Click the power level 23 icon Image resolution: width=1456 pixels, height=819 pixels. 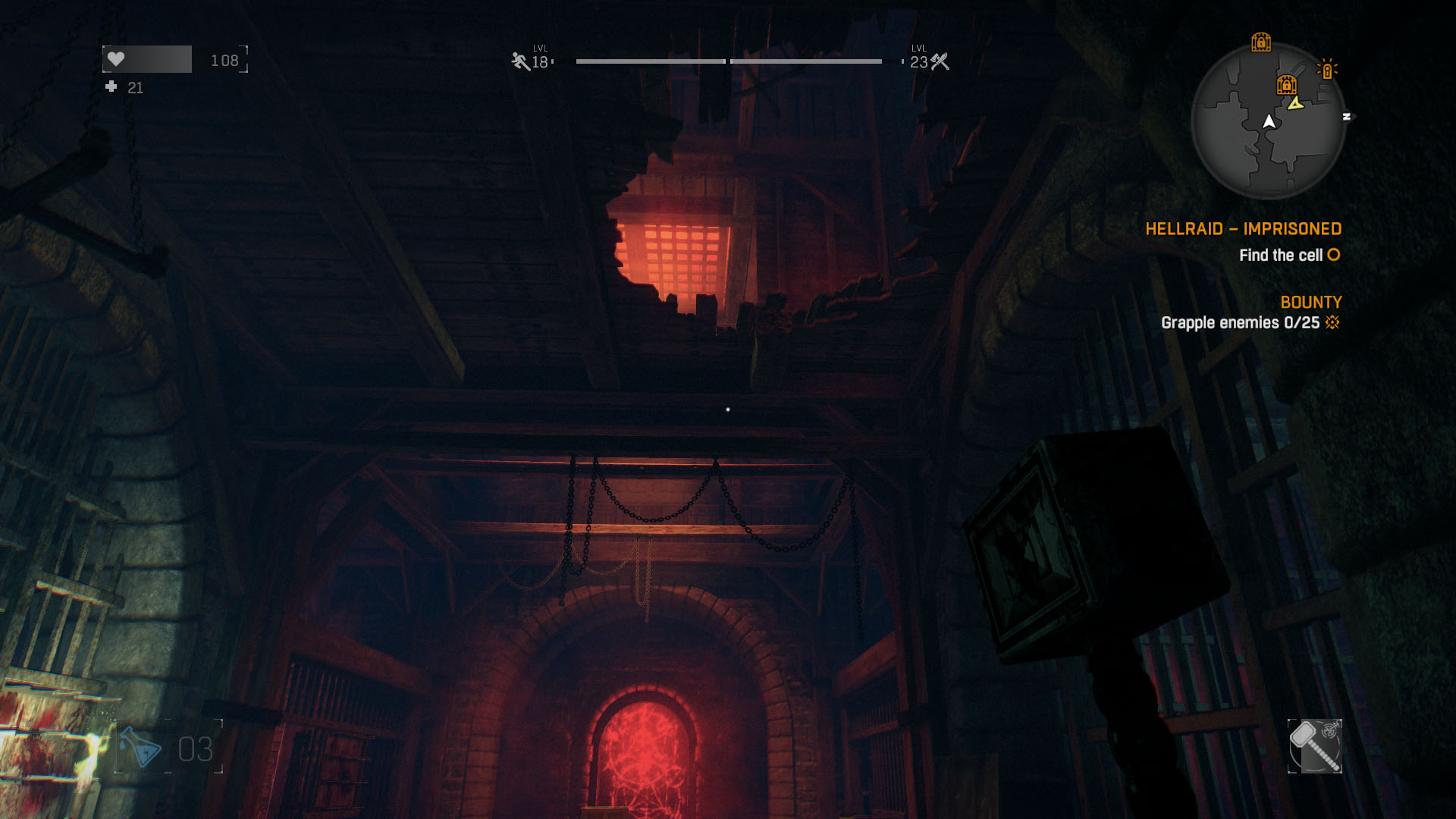click(940, 61)
